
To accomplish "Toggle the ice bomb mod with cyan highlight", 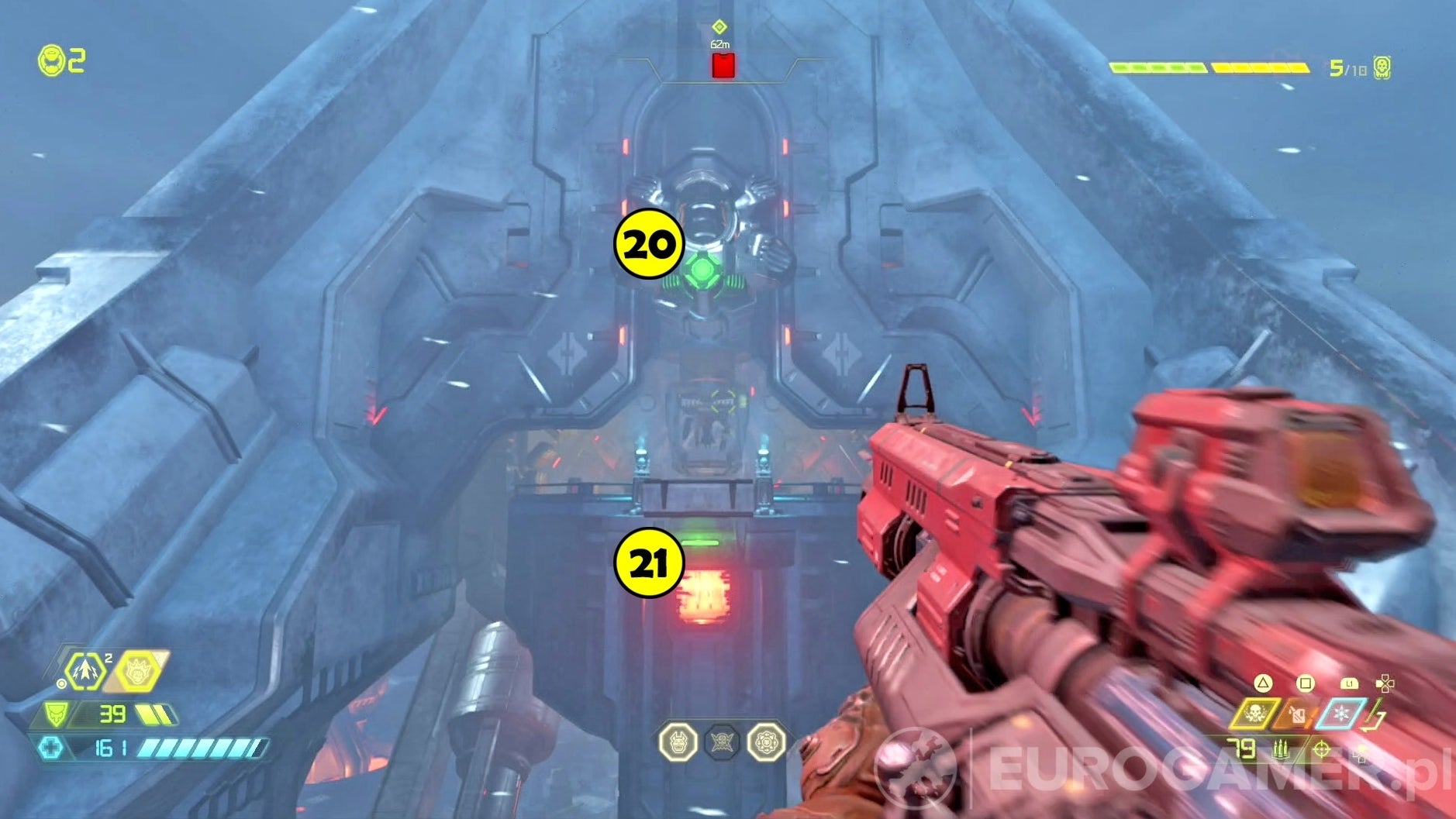I will pyautogui.click(x=1340, y=713).
